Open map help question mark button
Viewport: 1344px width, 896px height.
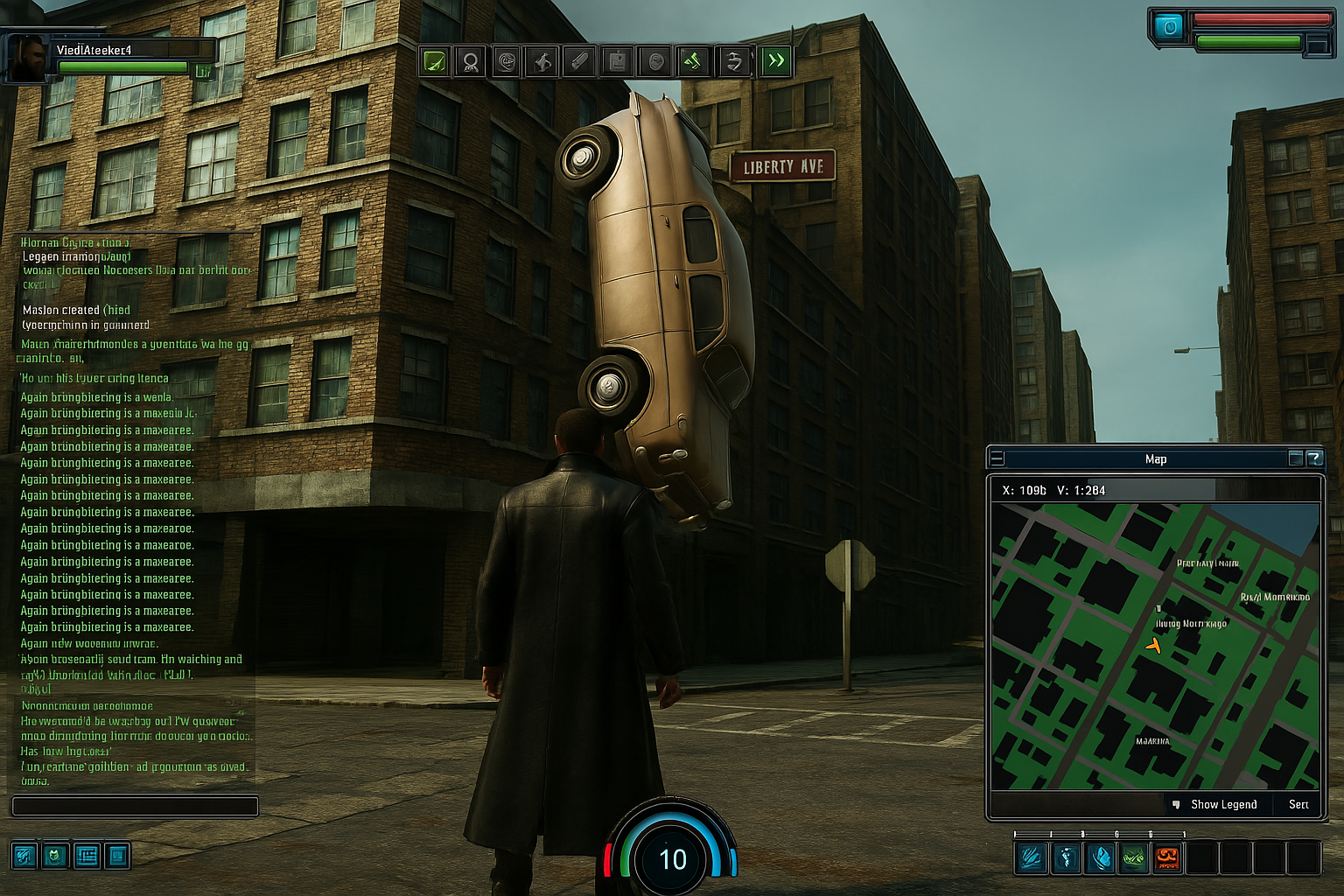coord(1314,458)
